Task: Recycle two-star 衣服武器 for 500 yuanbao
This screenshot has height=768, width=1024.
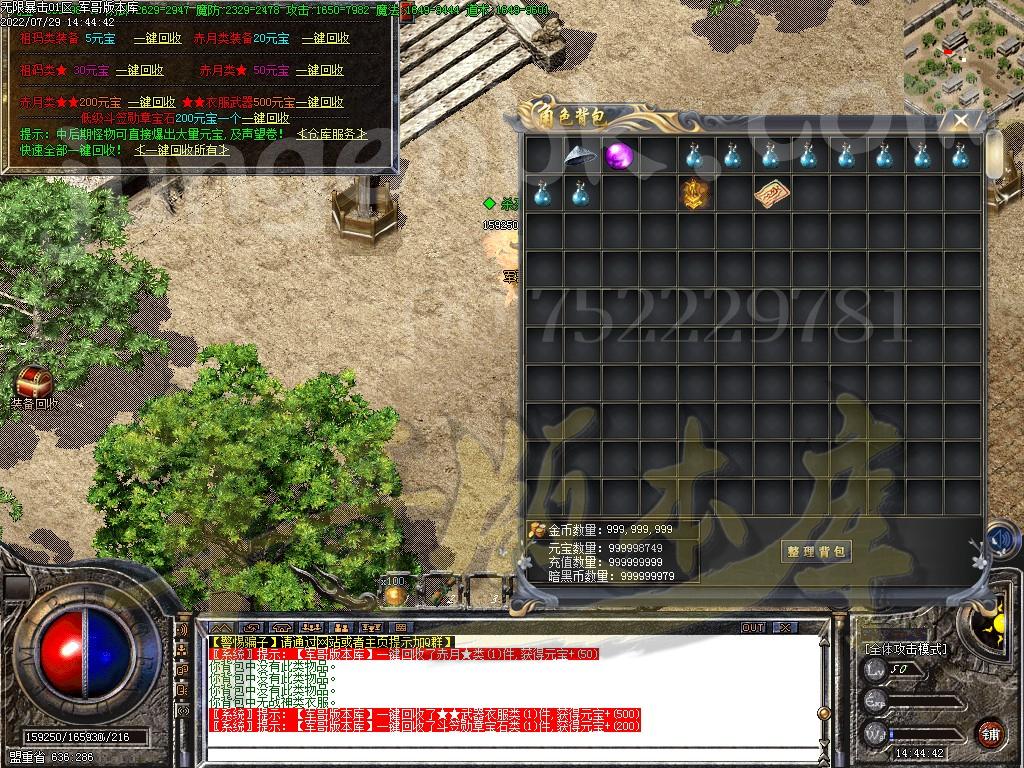Action: coord(319,102)
